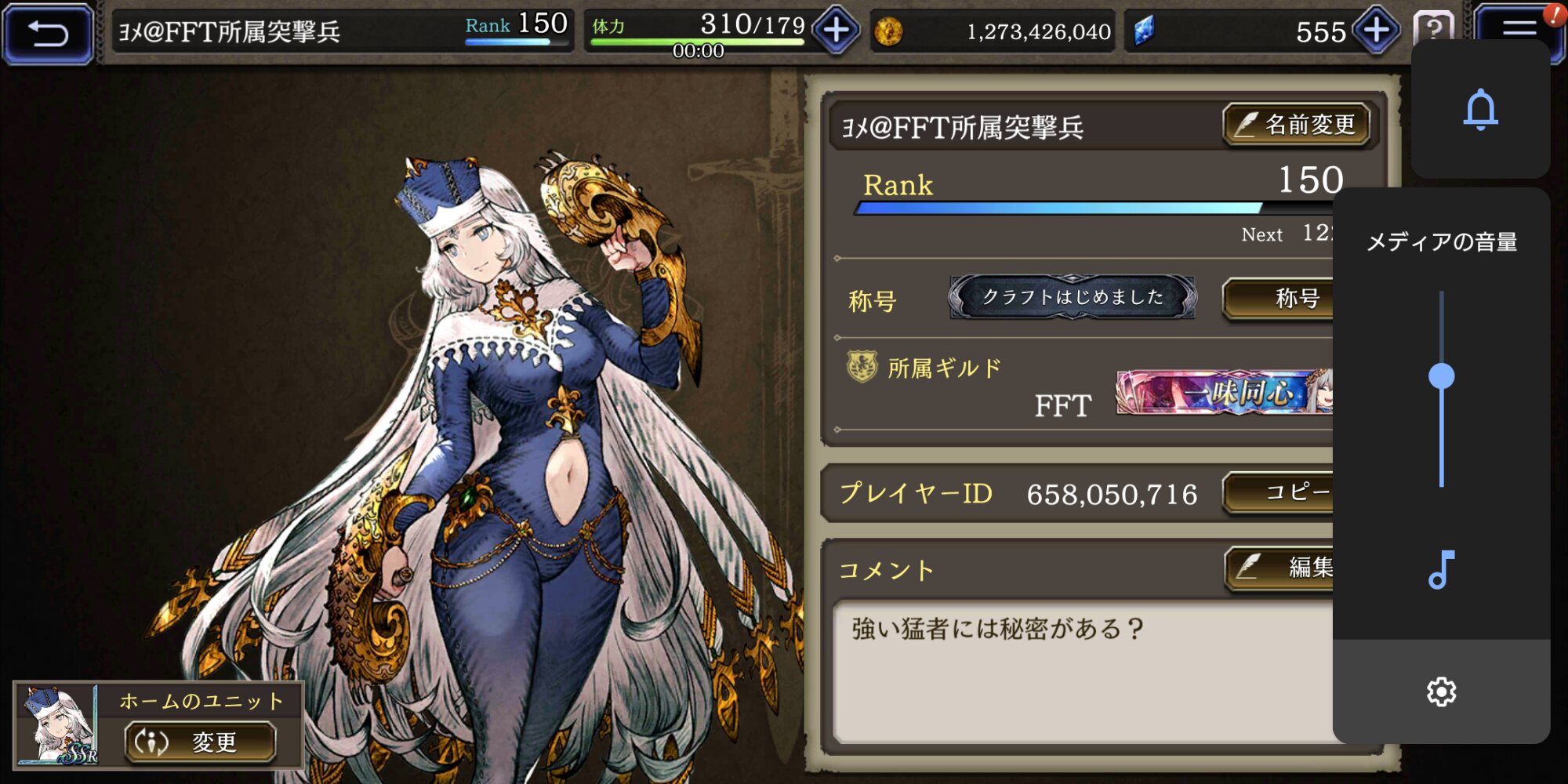Open sound settings via gear icon

point(1441,691)
